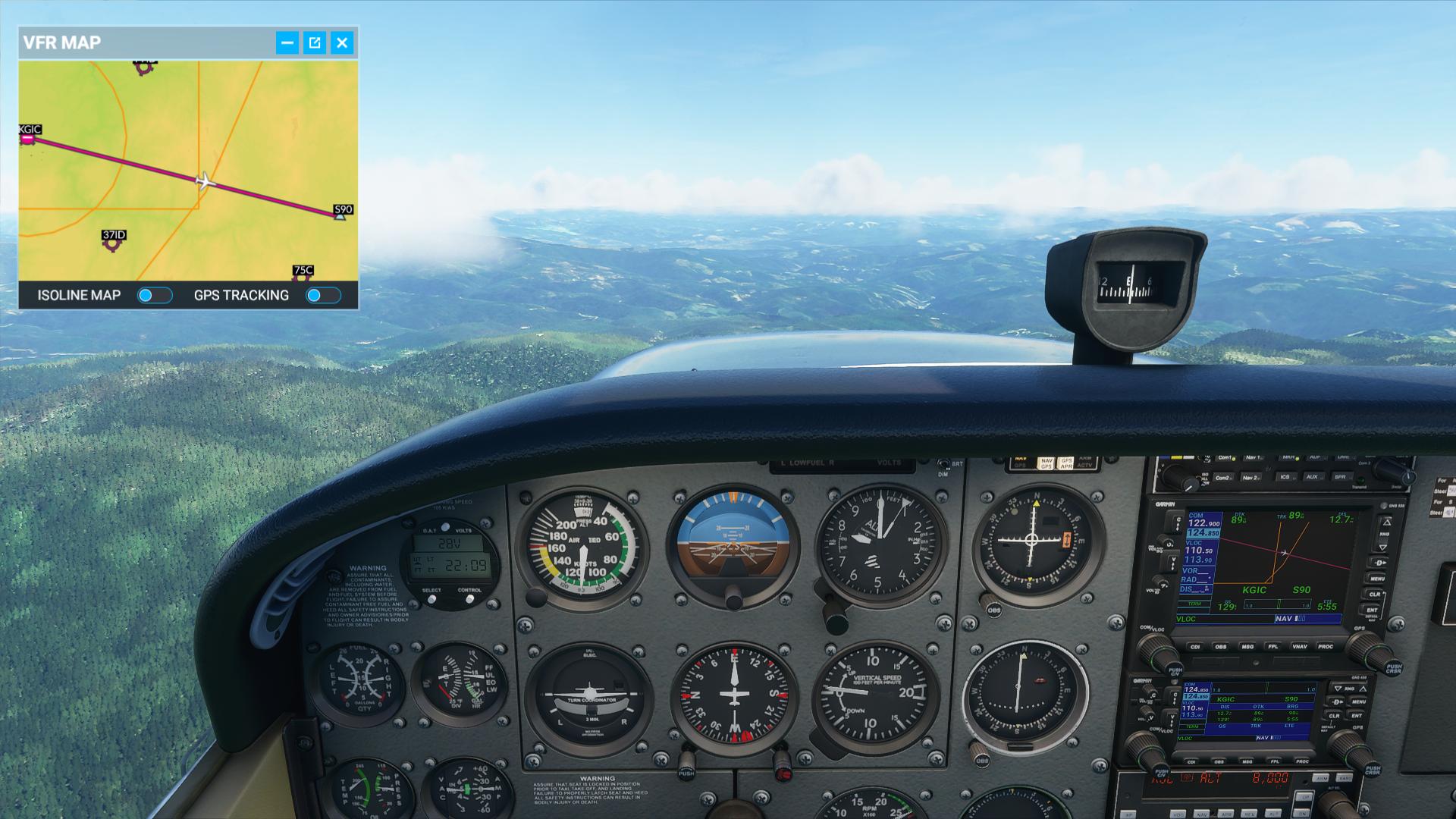The width and height of the screenshot is (1456, 819).
Task: Click the white aircraft icon on the map
Action: pos(205,181)
